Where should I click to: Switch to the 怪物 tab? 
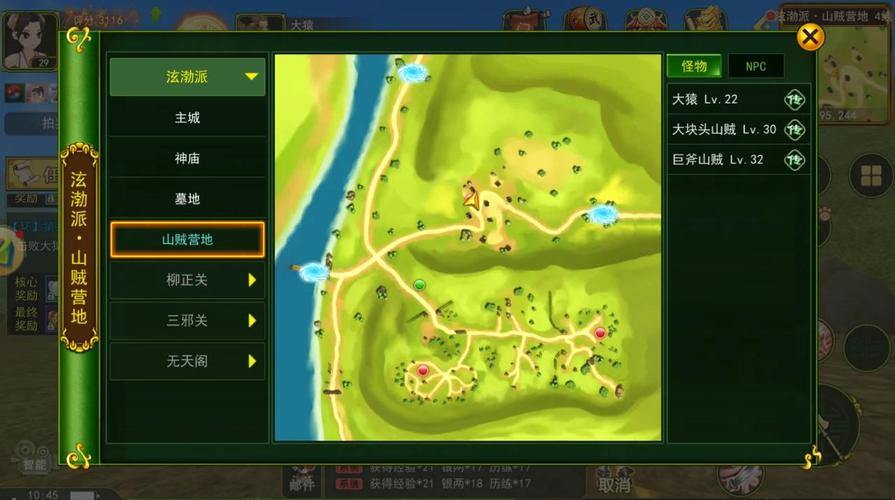tap(694, 66)
